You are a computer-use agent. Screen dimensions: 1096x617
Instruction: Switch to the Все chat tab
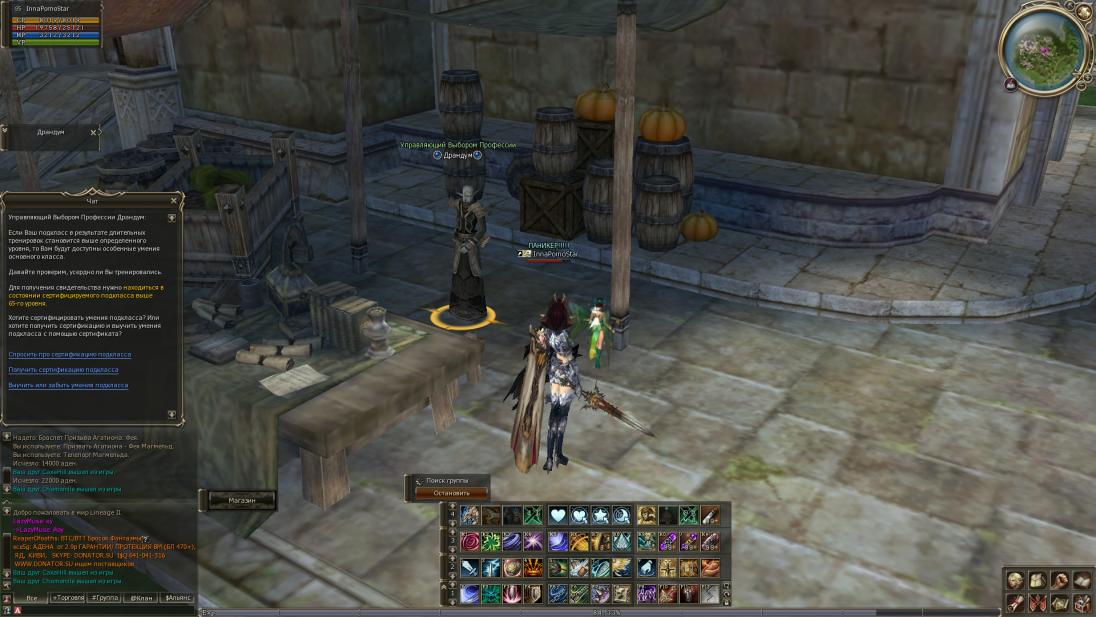tap(31, 597)
